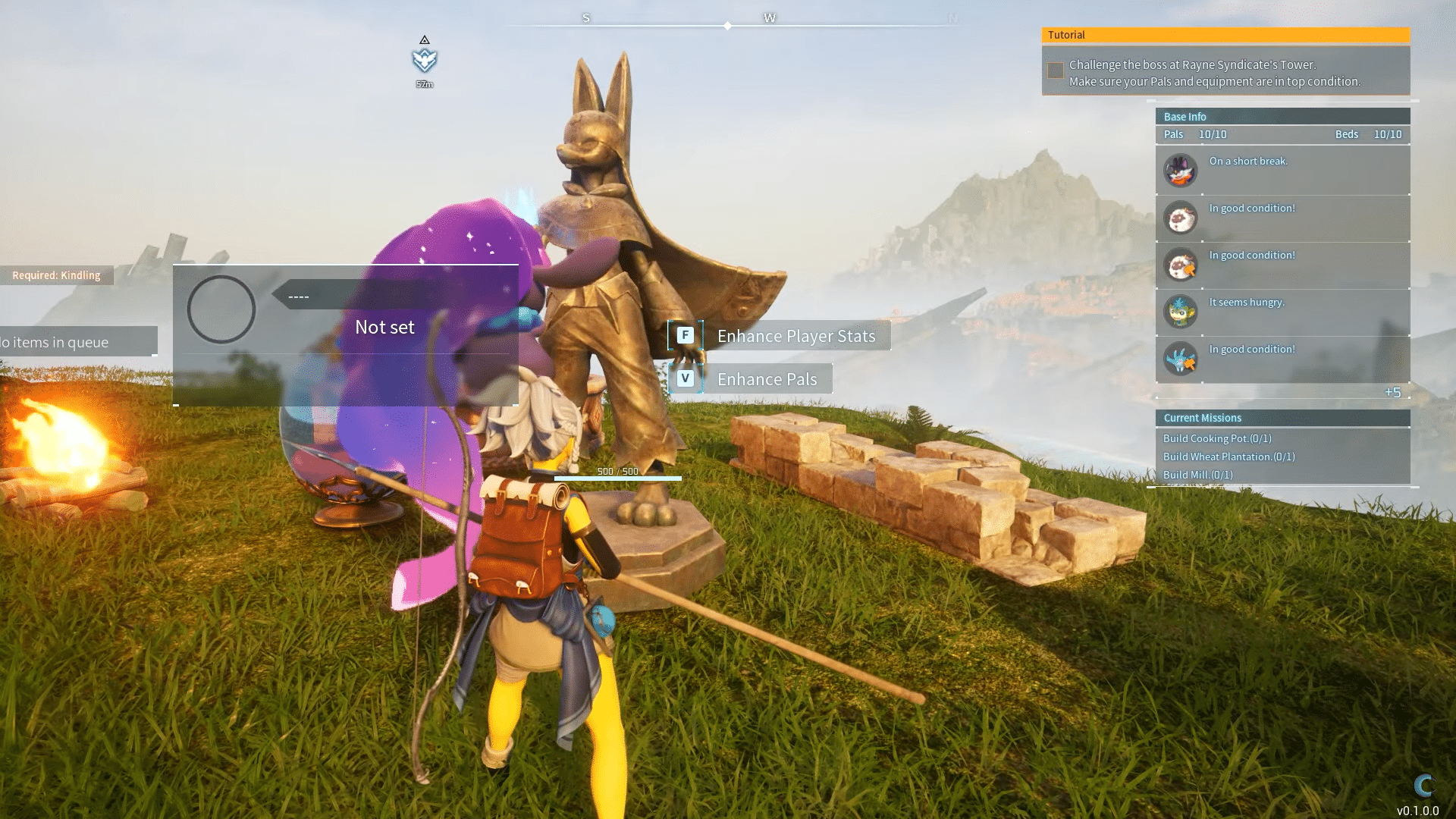The image size is (1456, 819).
Task: Collapse the Base Info panel header
Action: (1282, 116)
